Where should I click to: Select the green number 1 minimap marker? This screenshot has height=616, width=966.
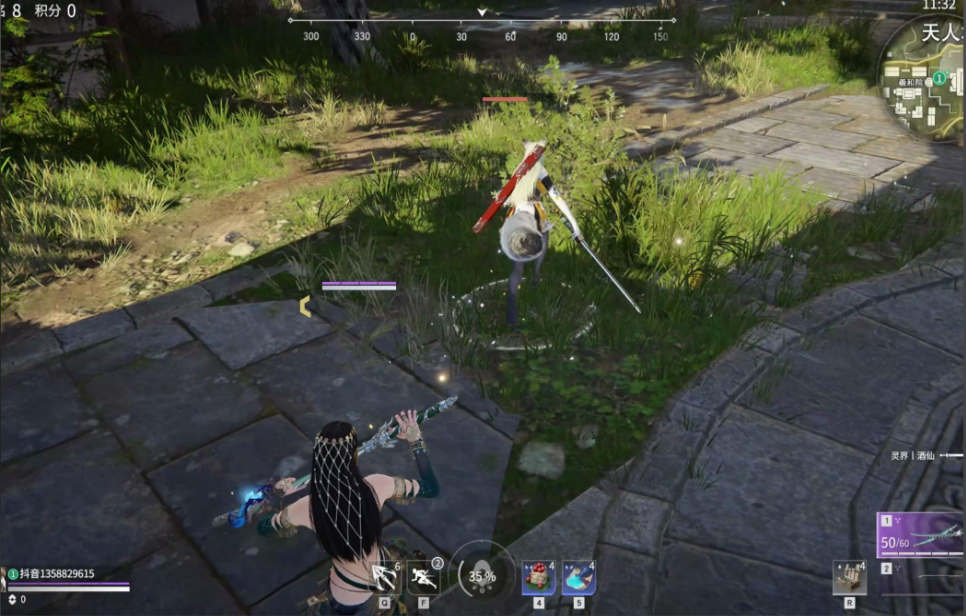pos(940,77)
